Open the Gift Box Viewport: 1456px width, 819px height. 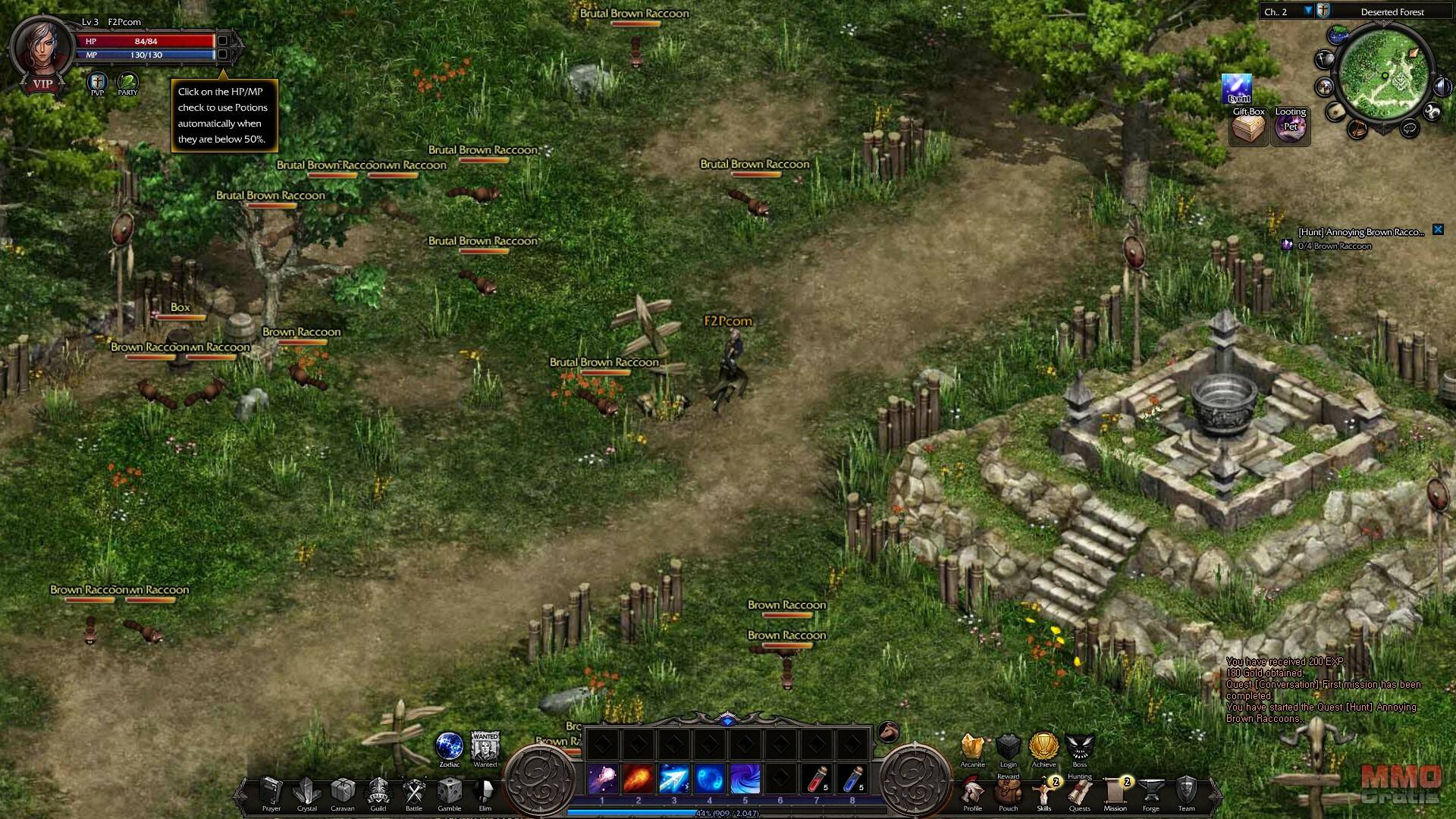click(1248, 127)
